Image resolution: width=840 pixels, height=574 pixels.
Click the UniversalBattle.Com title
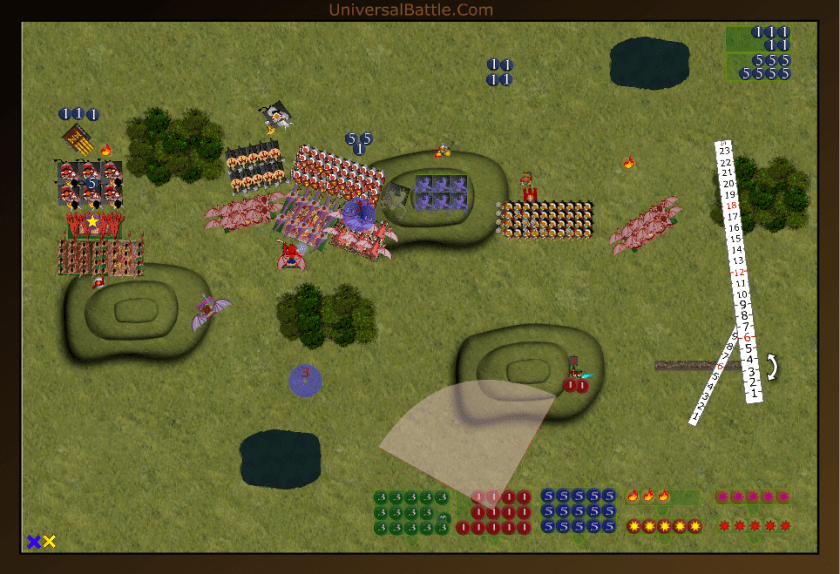pyautogui.click(x=410, y=10)
